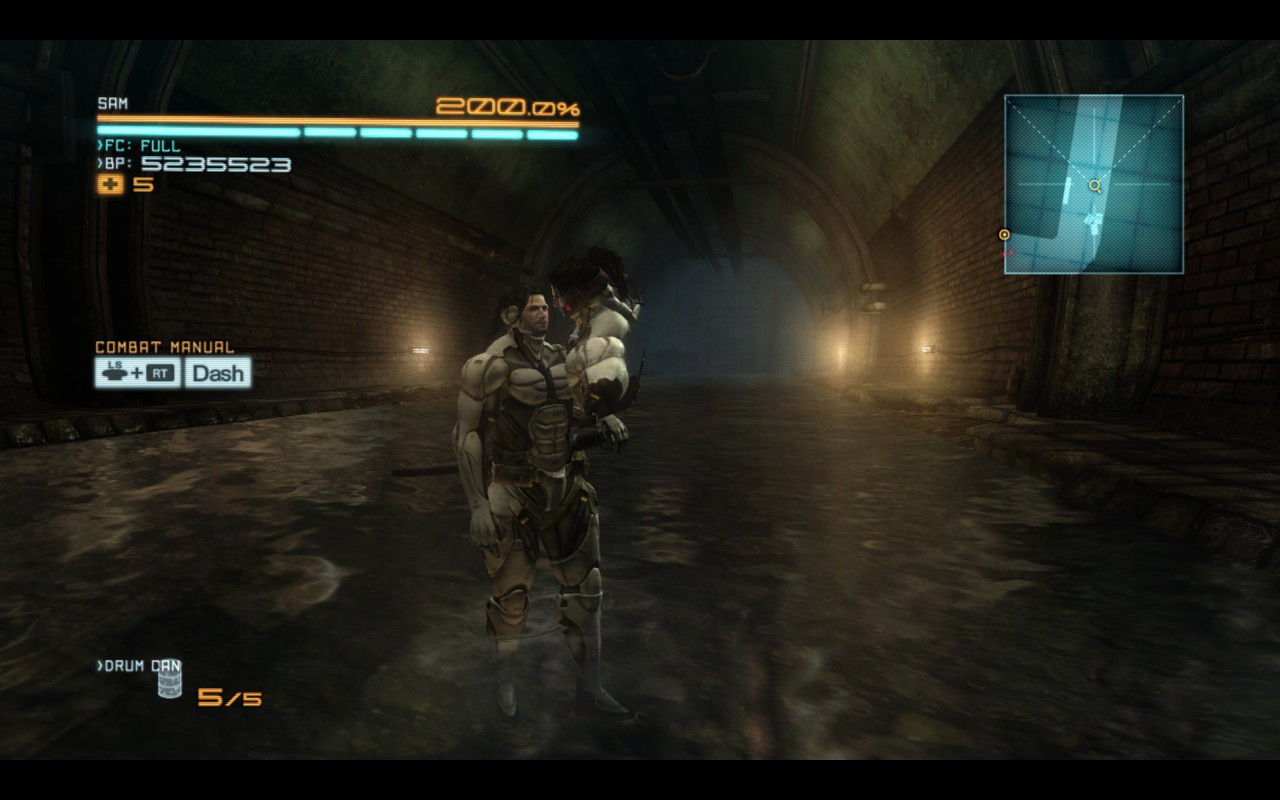This screenshot has height=800, width=1280.
Task: Click the Dash command button
Action: [217, 373]
